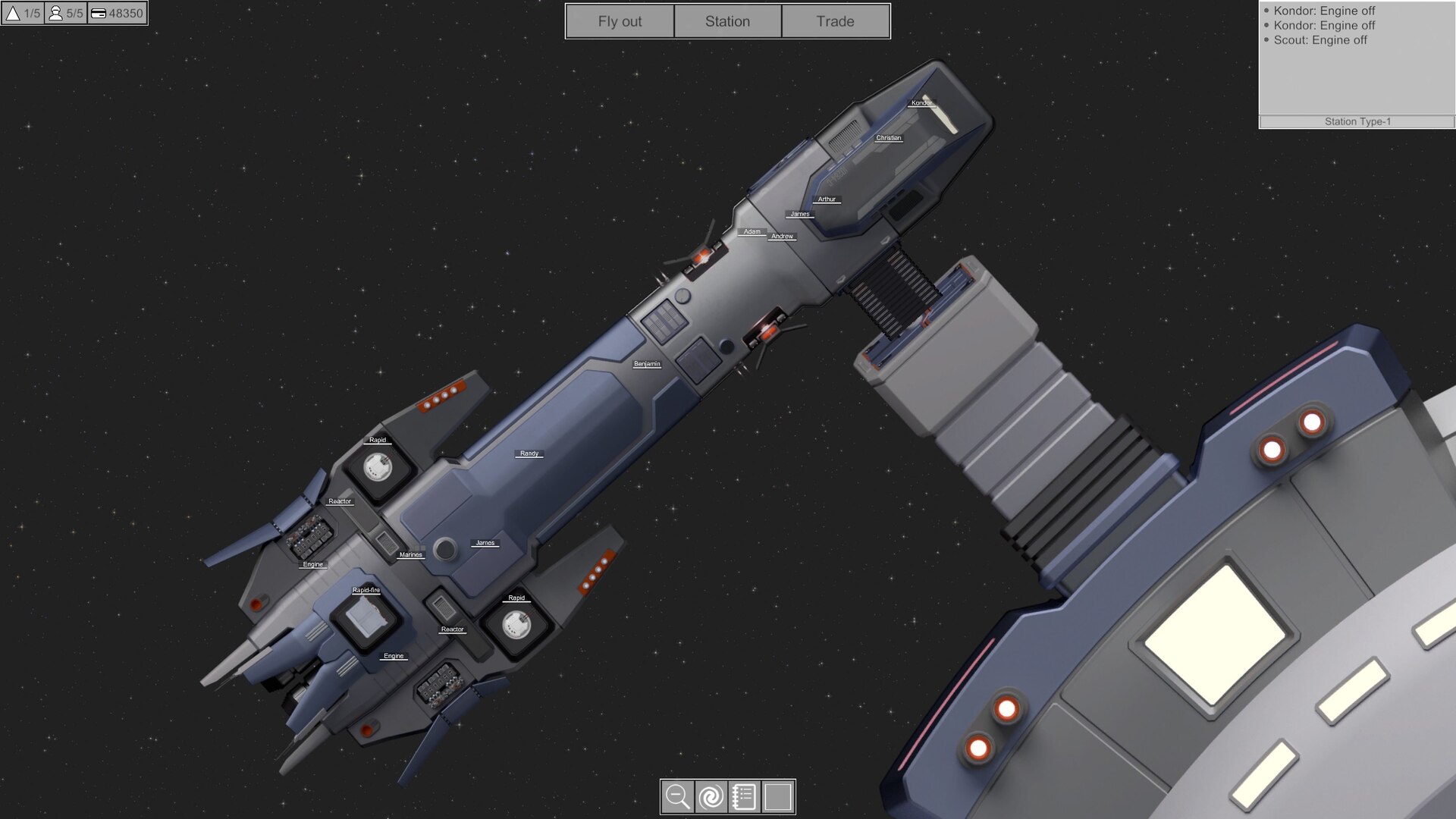The image size is (1456, 819).
Task: Zoom out with the magnifier icon
Action: pos(677,797)
